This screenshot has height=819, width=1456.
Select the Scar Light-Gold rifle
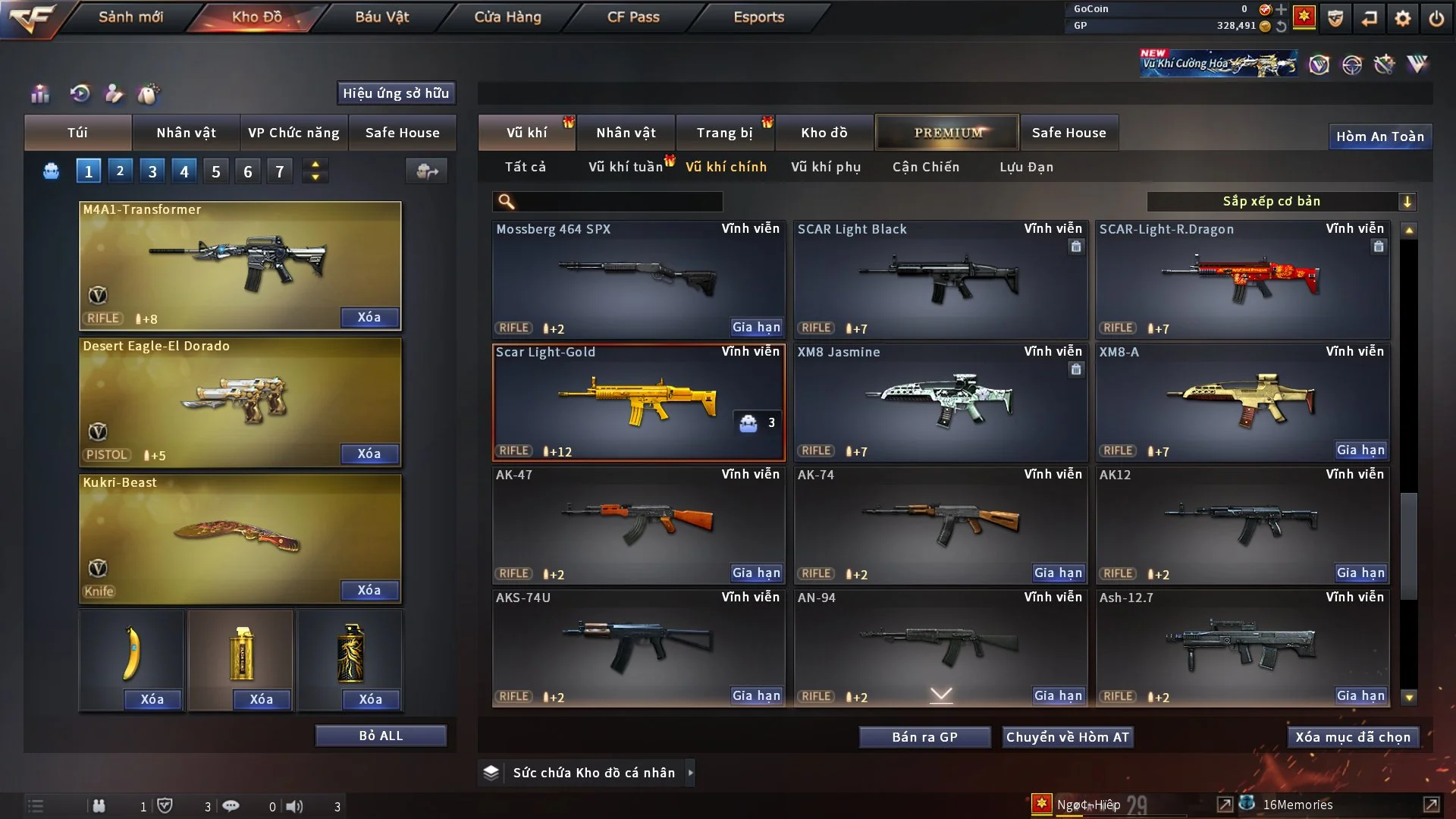point(639,402)
